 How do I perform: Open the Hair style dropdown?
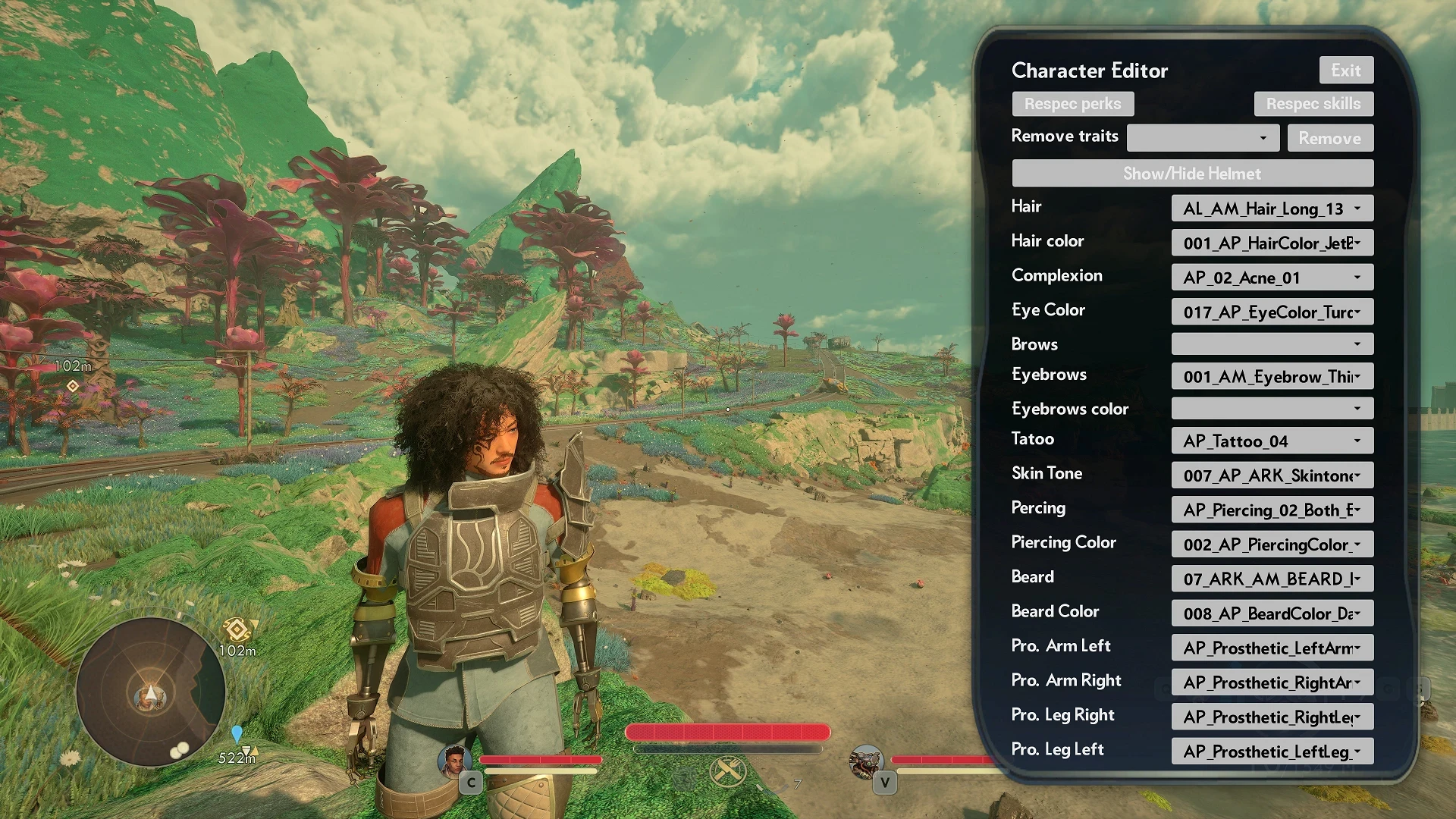(x=1272, y=209)
